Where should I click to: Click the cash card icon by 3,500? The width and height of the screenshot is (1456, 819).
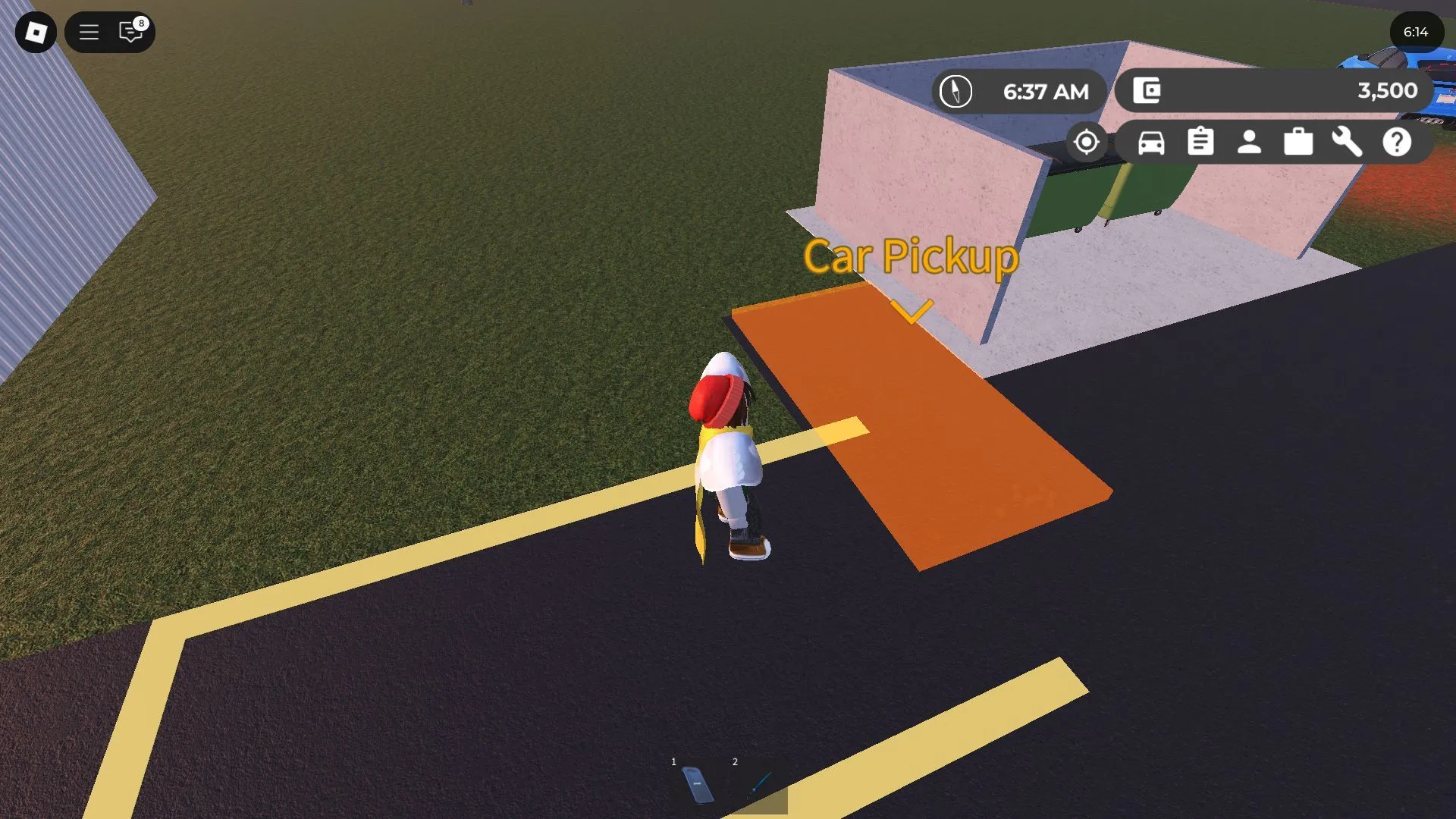pos(1147,90)
